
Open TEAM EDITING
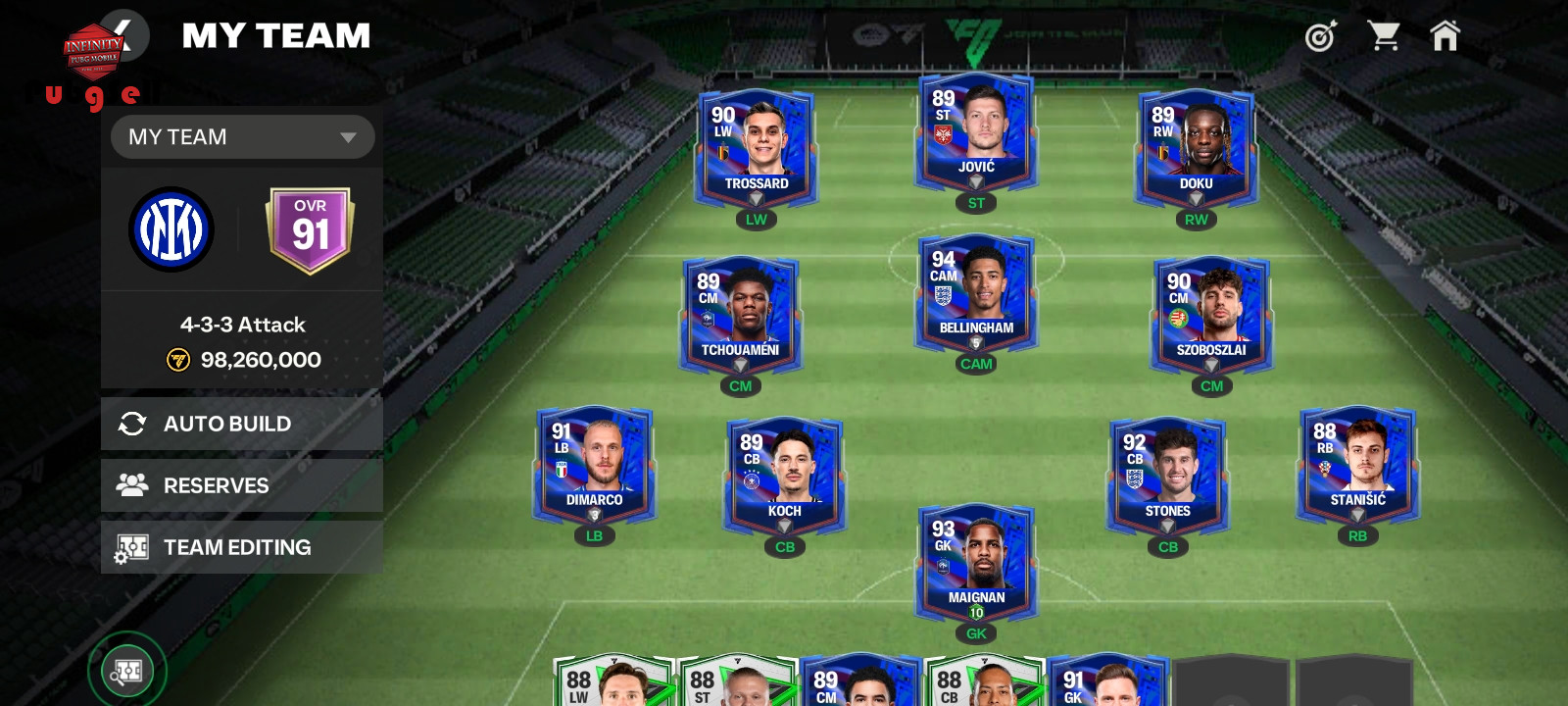pos(242,547)
